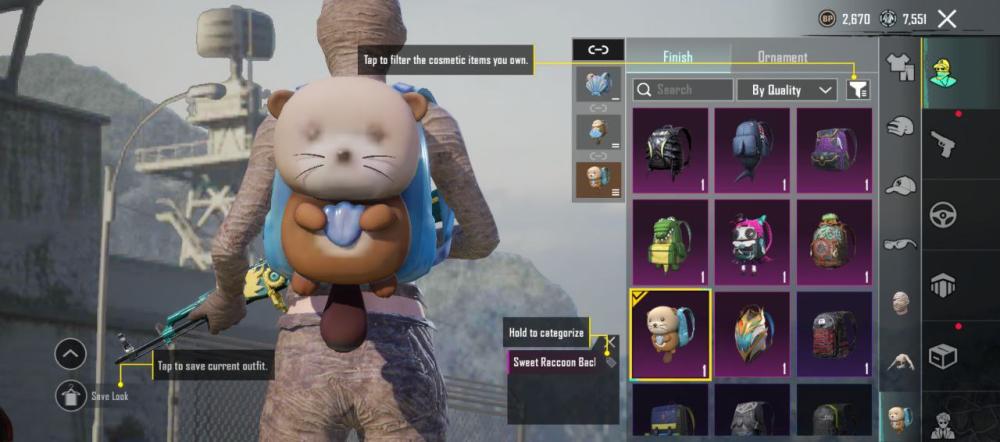
Task: Open the outfit shirt category
Action: 901,68
